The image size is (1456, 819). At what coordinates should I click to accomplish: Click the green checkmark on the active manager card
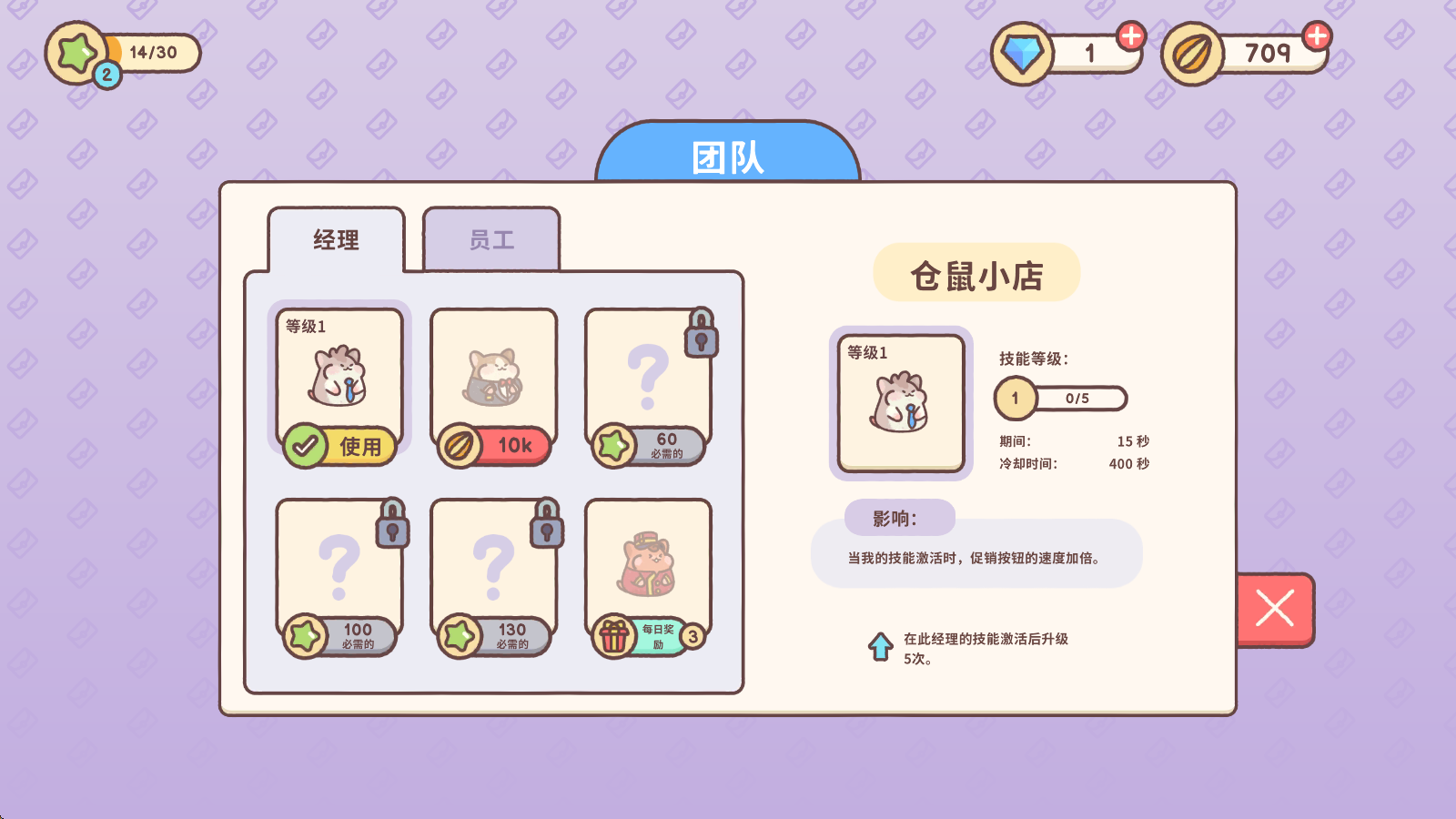click(304, 446)
